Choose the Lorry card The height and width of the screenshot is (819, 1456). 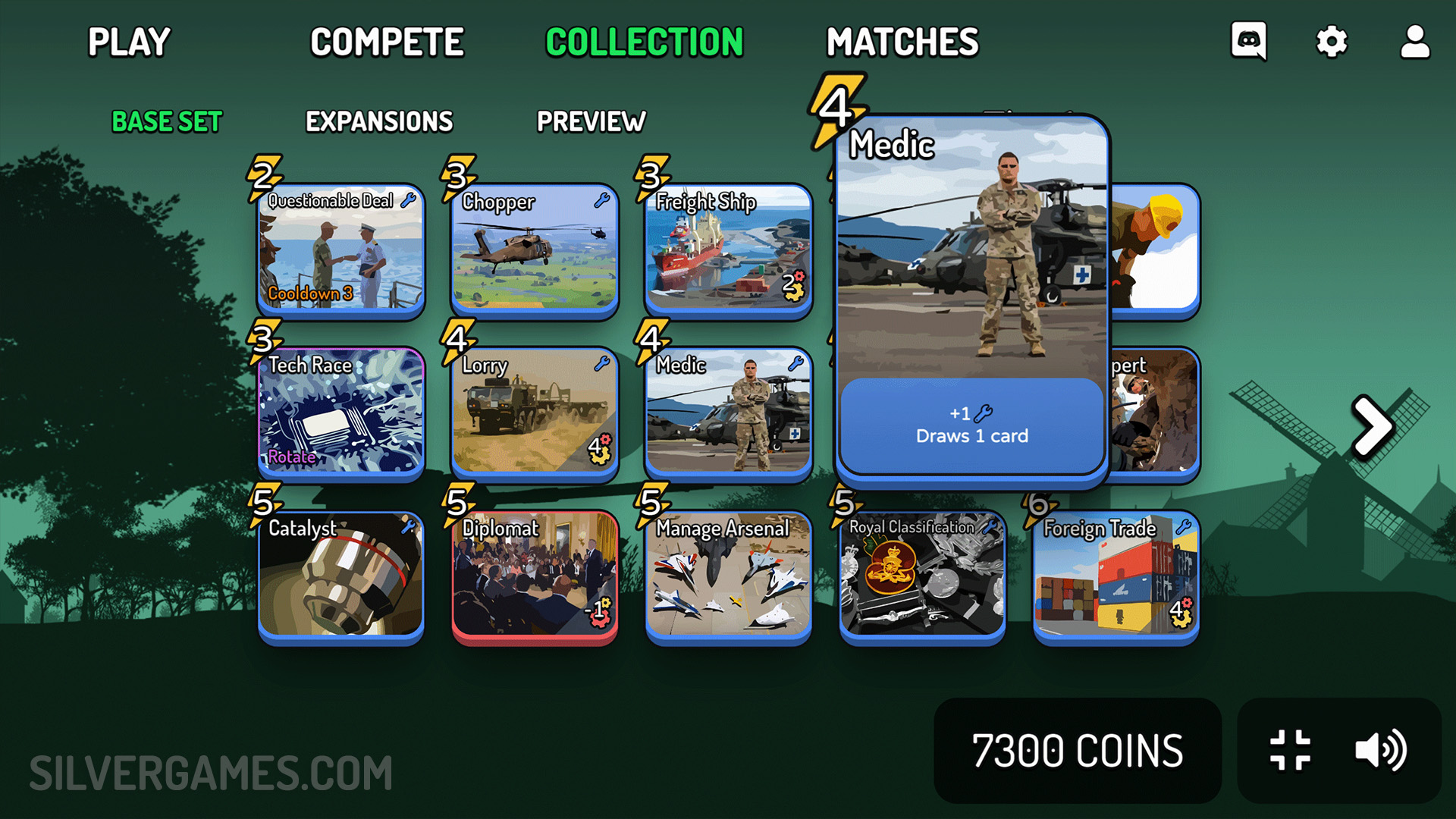[x=535, y=413]
